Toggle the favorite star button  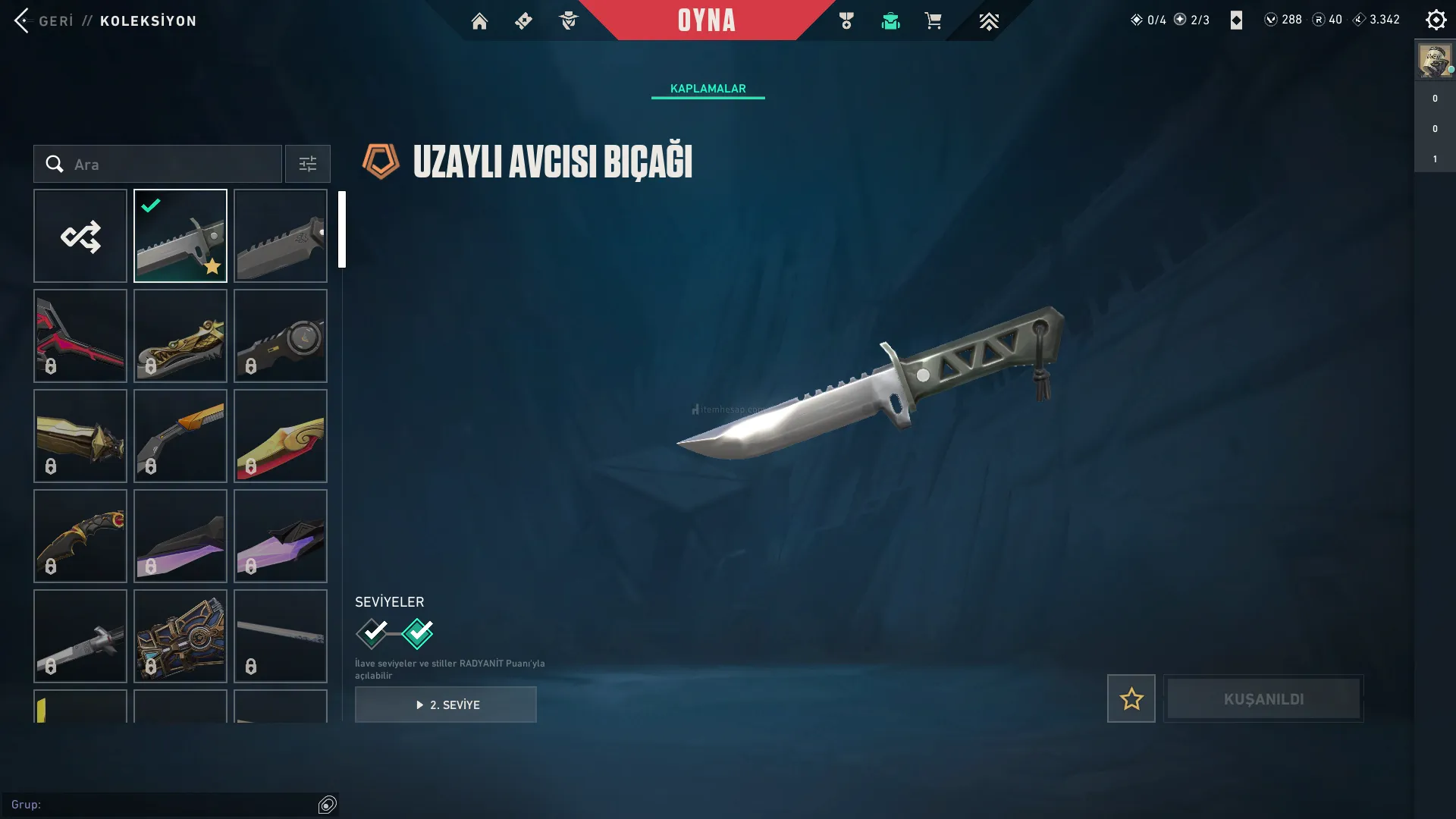point(1131,698)
